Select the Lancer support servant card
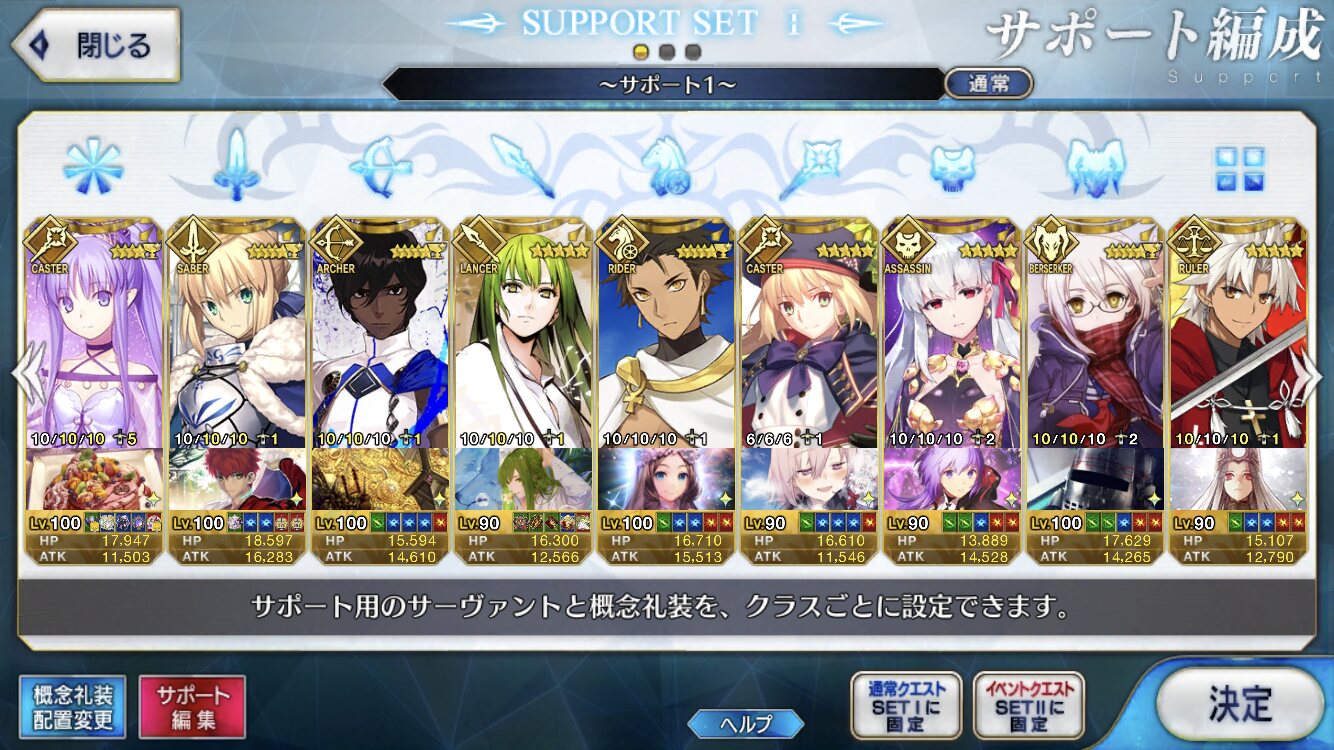The width and height of the screenshot is (1334, 750). (522, 340)
